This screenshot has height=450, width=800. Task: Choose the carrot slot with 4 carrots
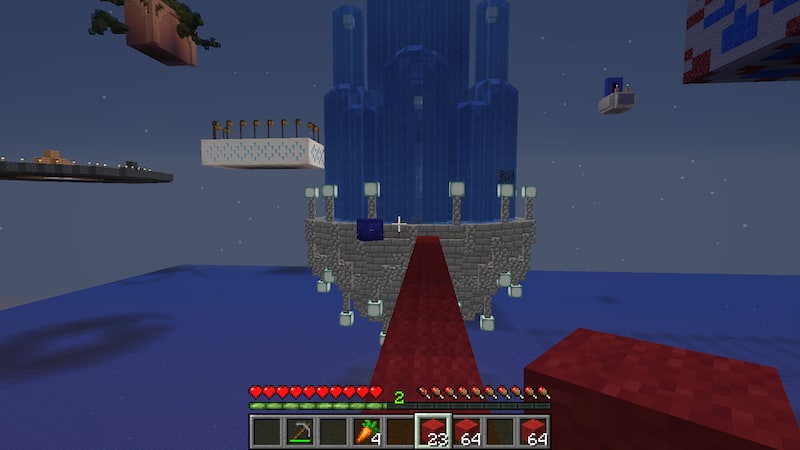click(367, 431)
